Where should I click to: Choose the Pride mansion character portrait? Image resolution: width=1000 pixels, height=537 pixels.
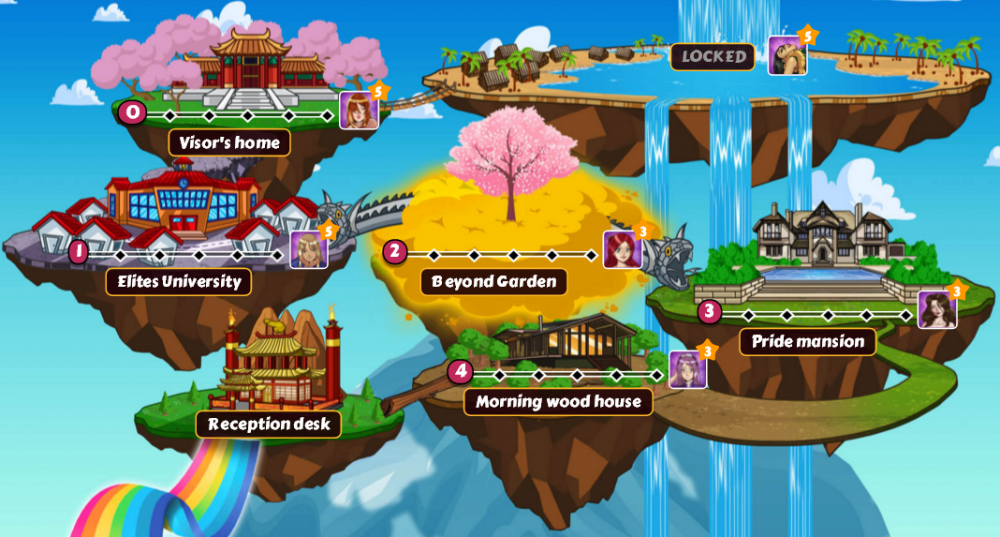click(937, 310)
